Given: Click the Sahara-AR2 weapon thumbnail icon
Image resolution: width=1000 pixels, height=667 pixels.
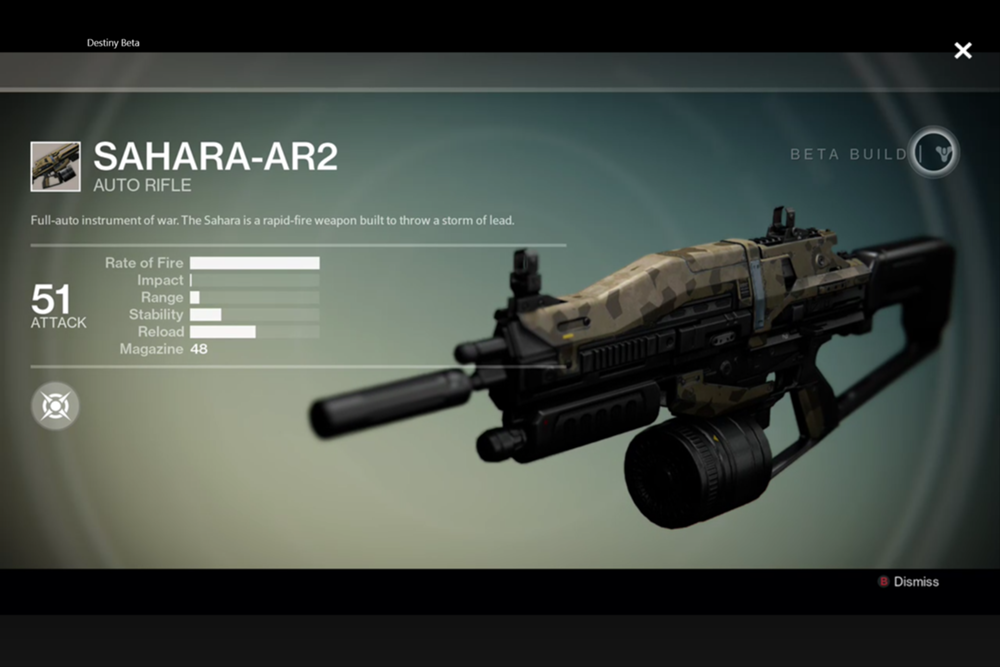Looking at the screenshot, I should coord(56,167).
